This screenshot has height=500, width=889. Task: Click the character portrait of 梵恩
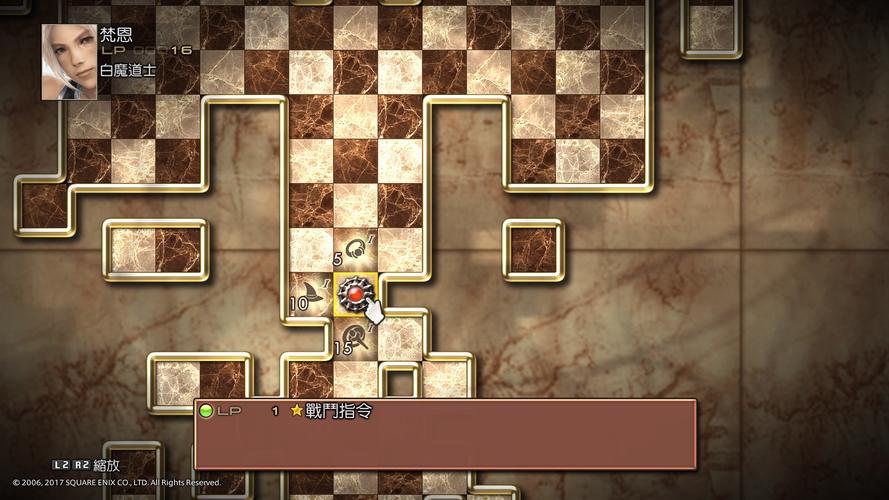(x=69, y=62)
